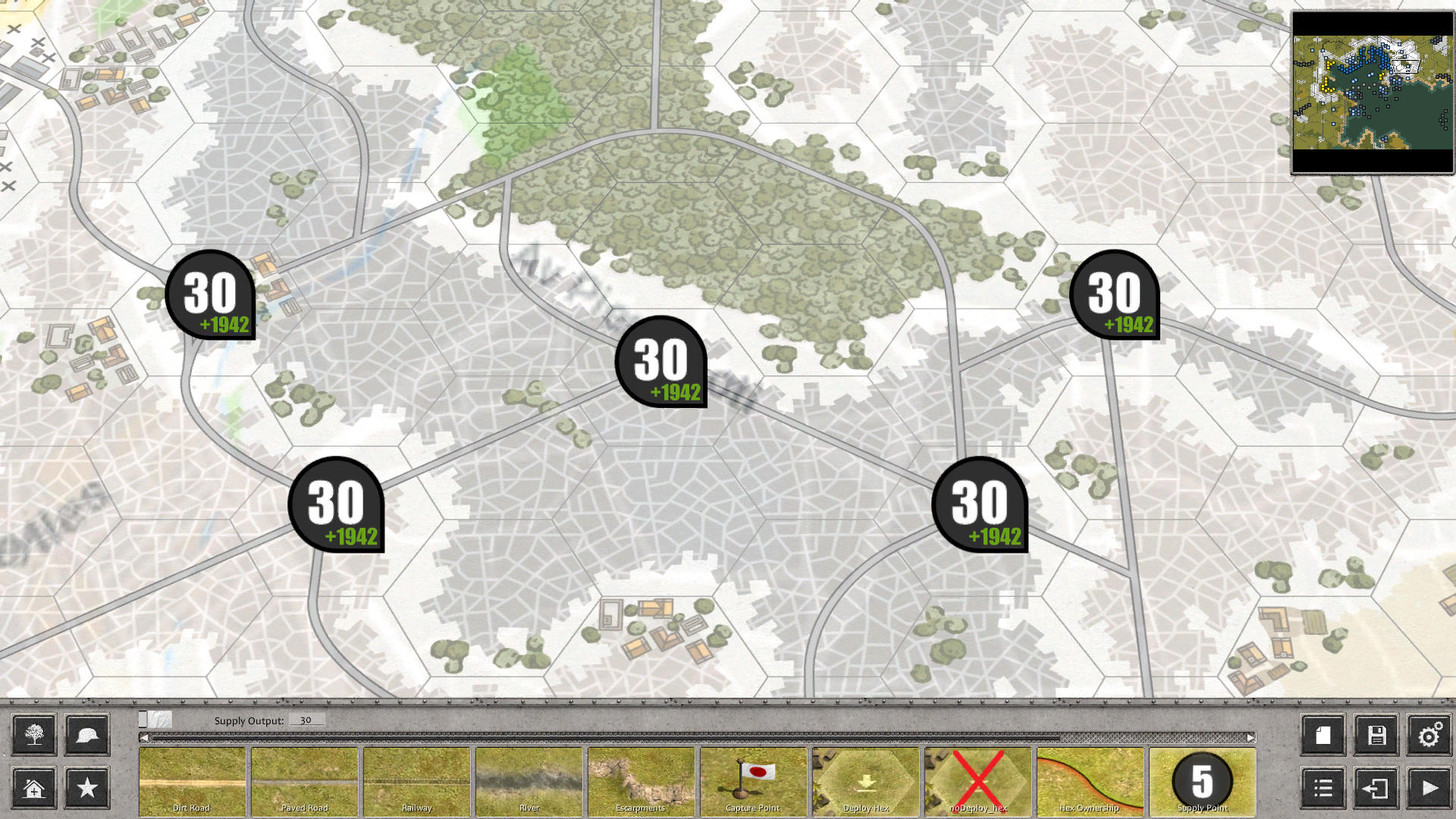
Task: Enable the Deploy Hex painting tool
Action: 865,781
